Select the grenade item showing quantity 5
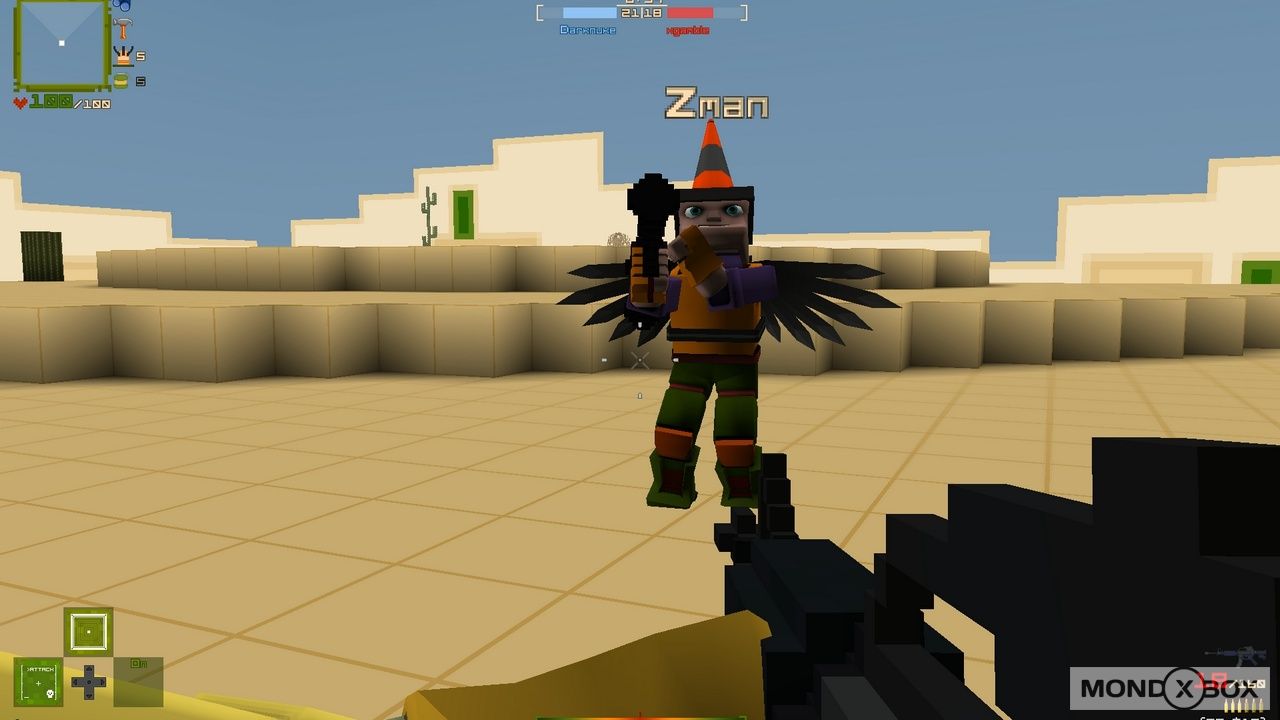Screen dimensions: 1280x720 coord(123,56)
